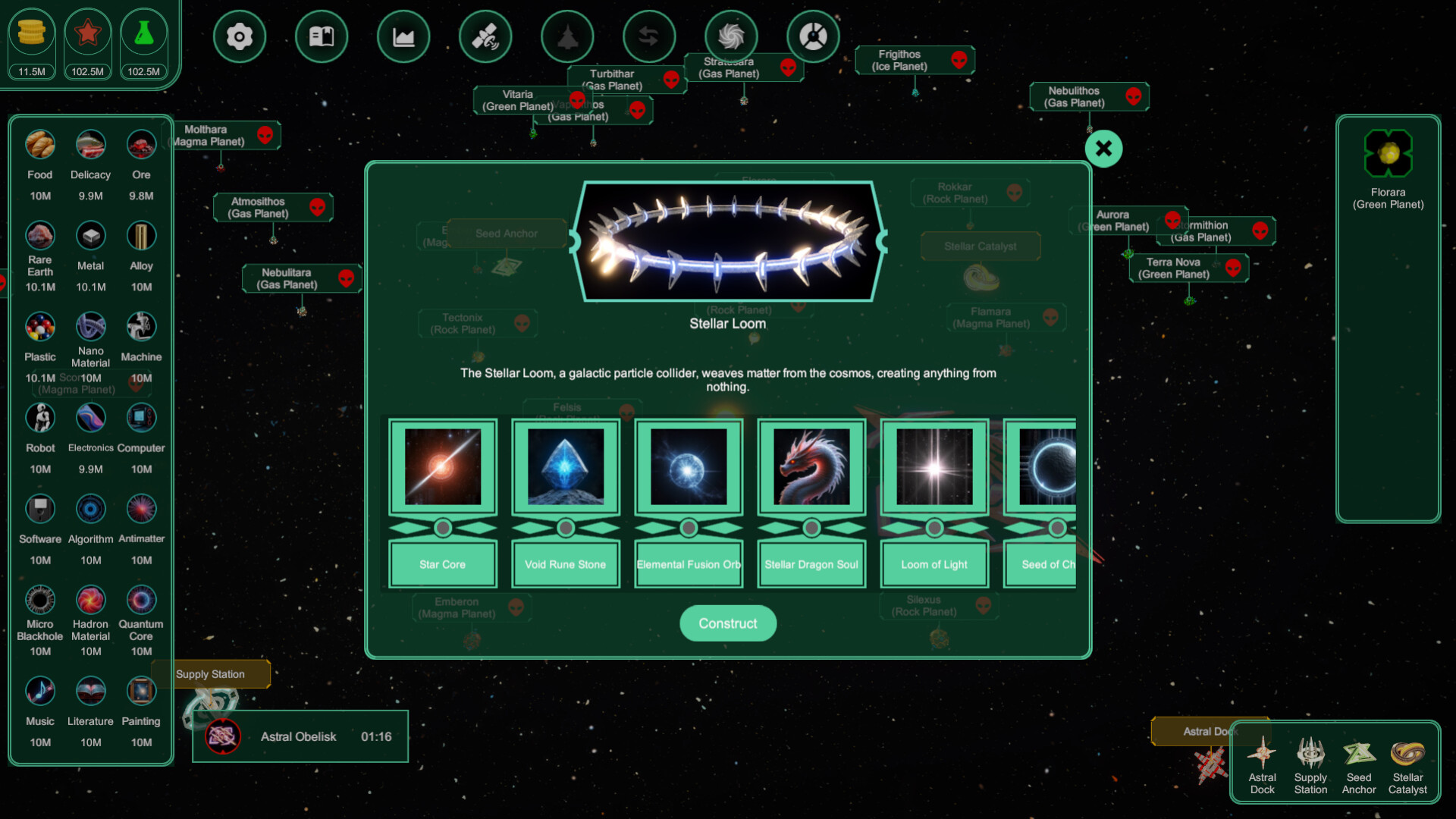The height and width of the screenshot is (819, 1456).
Task: Click the Antimatter resource icon
Action: click(141, 508)
